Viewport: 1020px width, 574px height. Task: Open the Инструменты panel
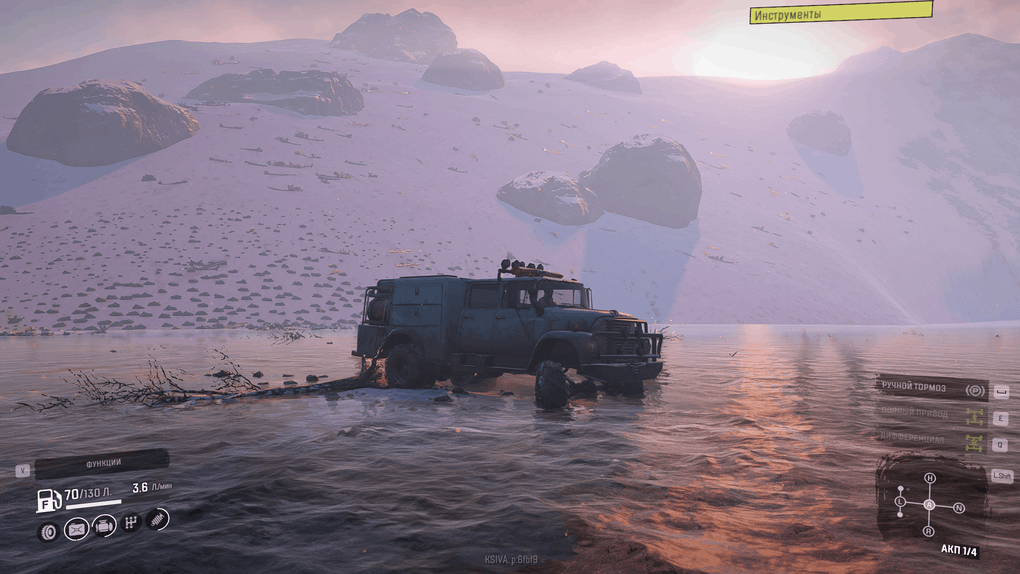coord(840,13)
